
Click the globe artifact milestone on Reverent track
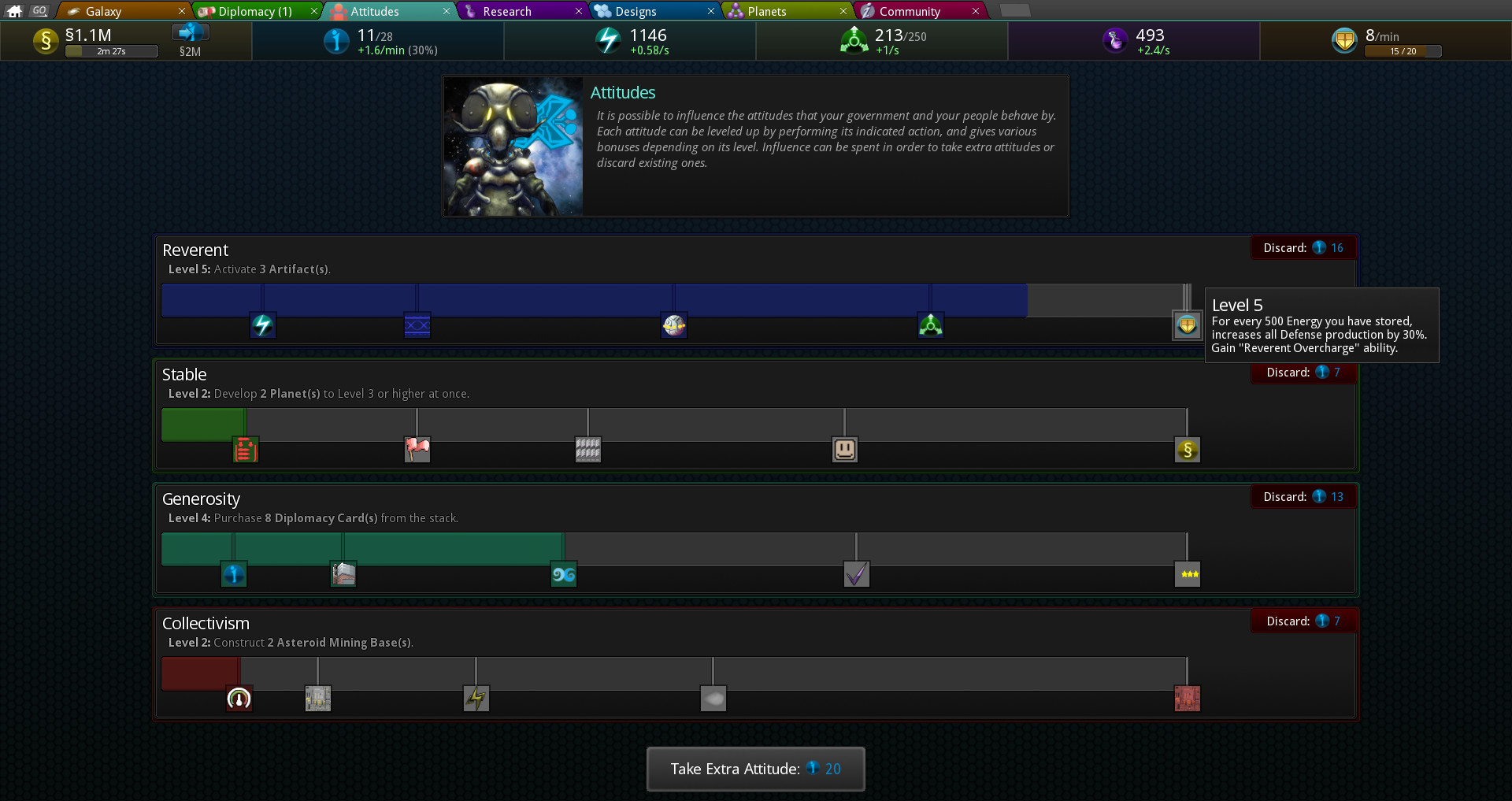click(x=675, y=325)
